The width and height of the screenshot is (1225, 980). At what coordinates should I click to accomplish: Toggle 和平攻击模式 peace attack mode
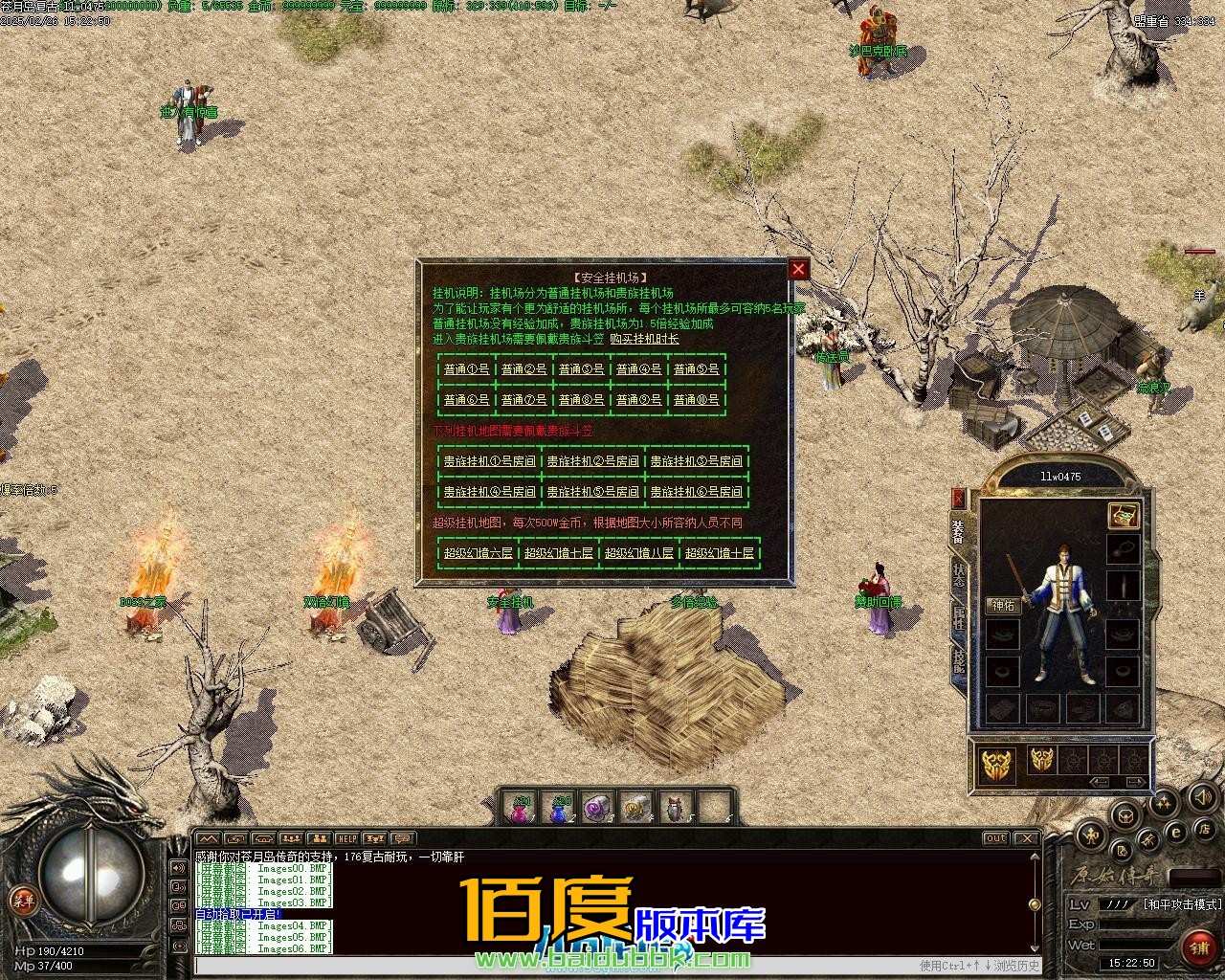[x=1182, y=904]
